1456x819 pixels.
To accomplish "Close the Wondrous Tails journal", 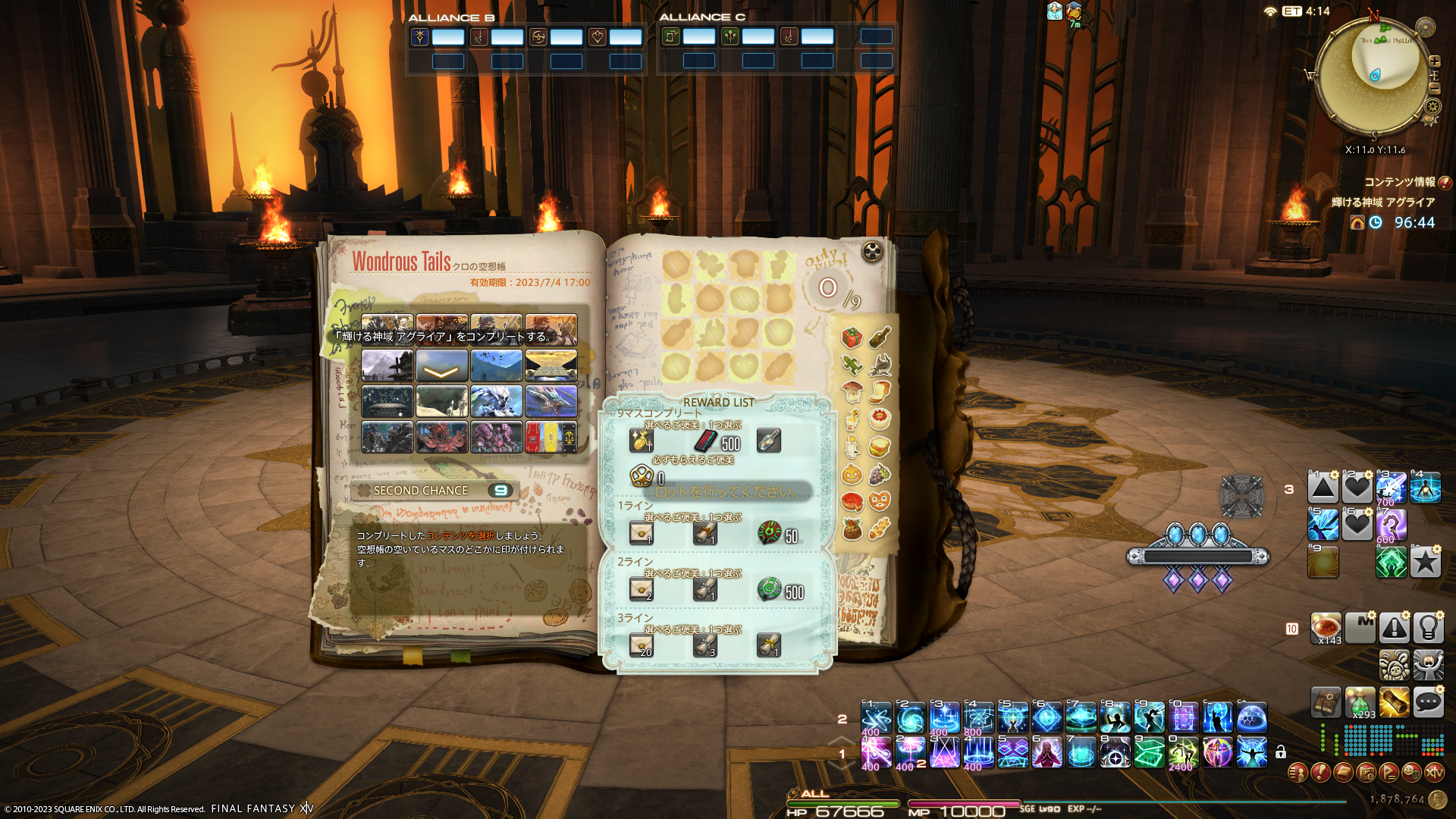I will (x=872, y=252).
